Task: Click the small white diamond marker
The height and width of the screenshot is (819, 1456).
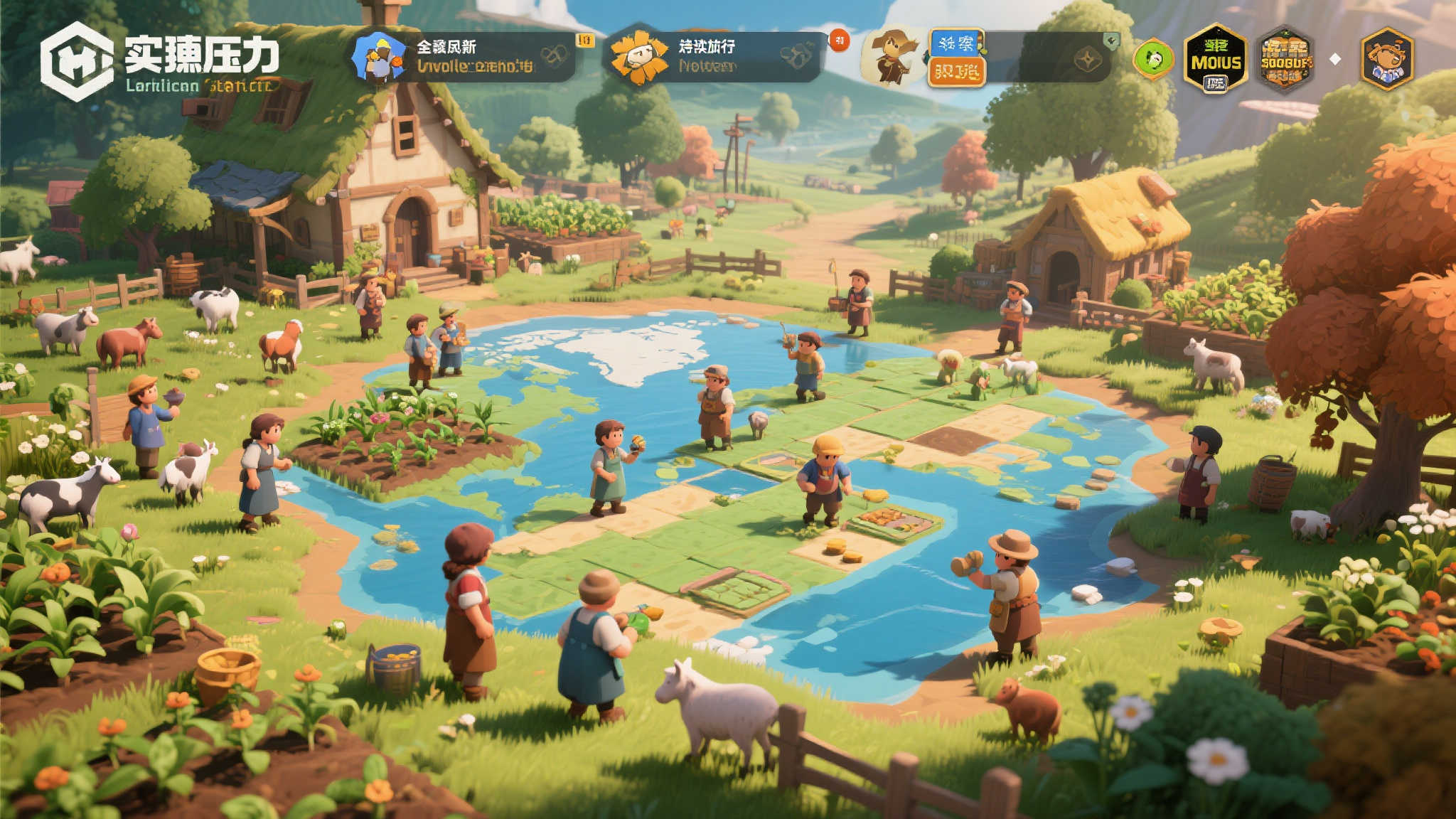Action: point(1335,60)
